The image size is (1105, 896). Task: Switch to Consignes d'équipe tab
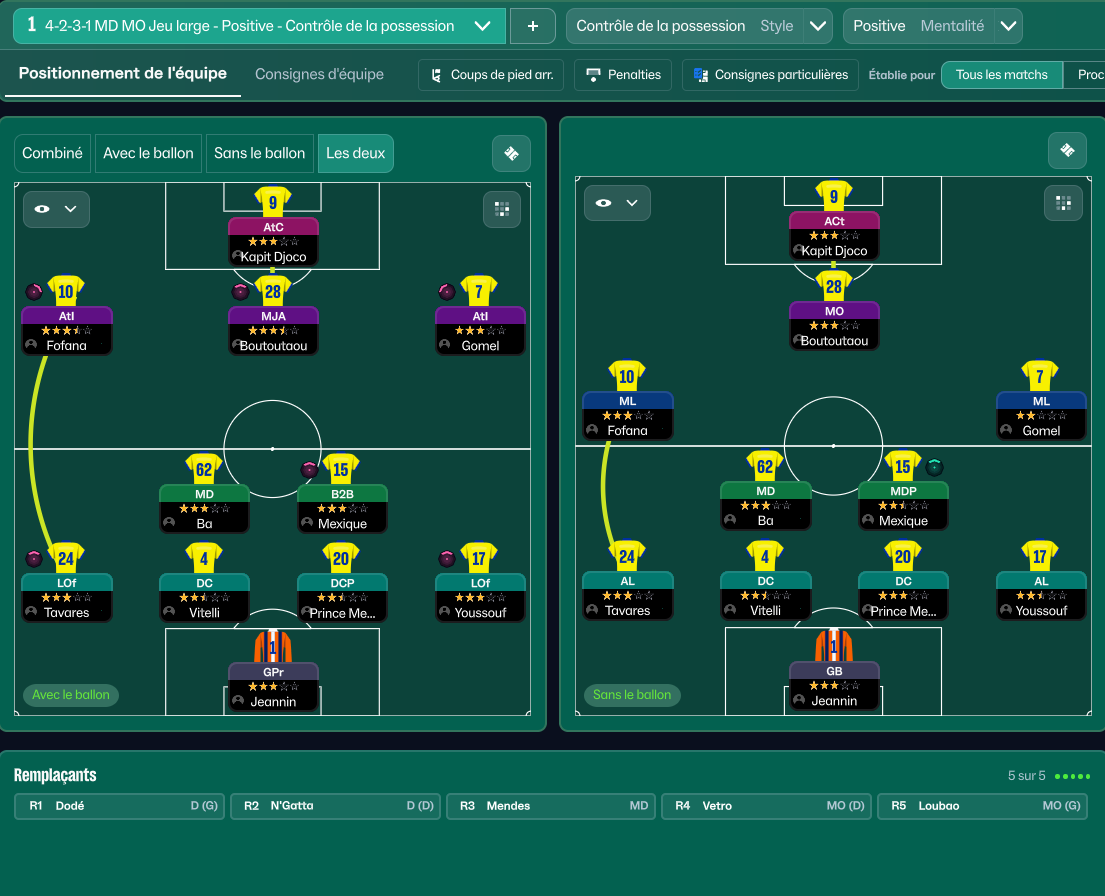319,74
